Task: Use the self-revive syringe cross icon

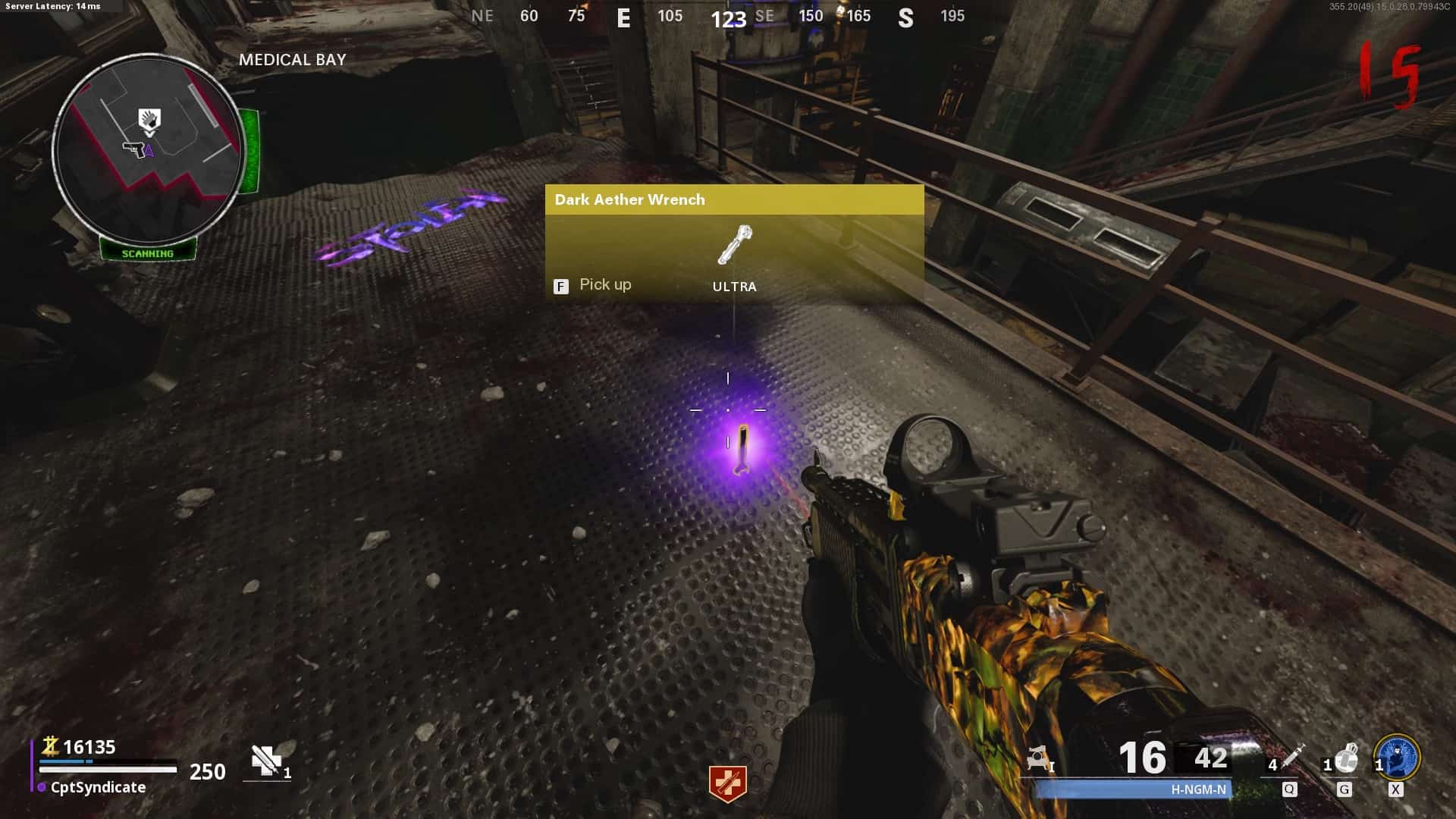Action: pos(266,761)
